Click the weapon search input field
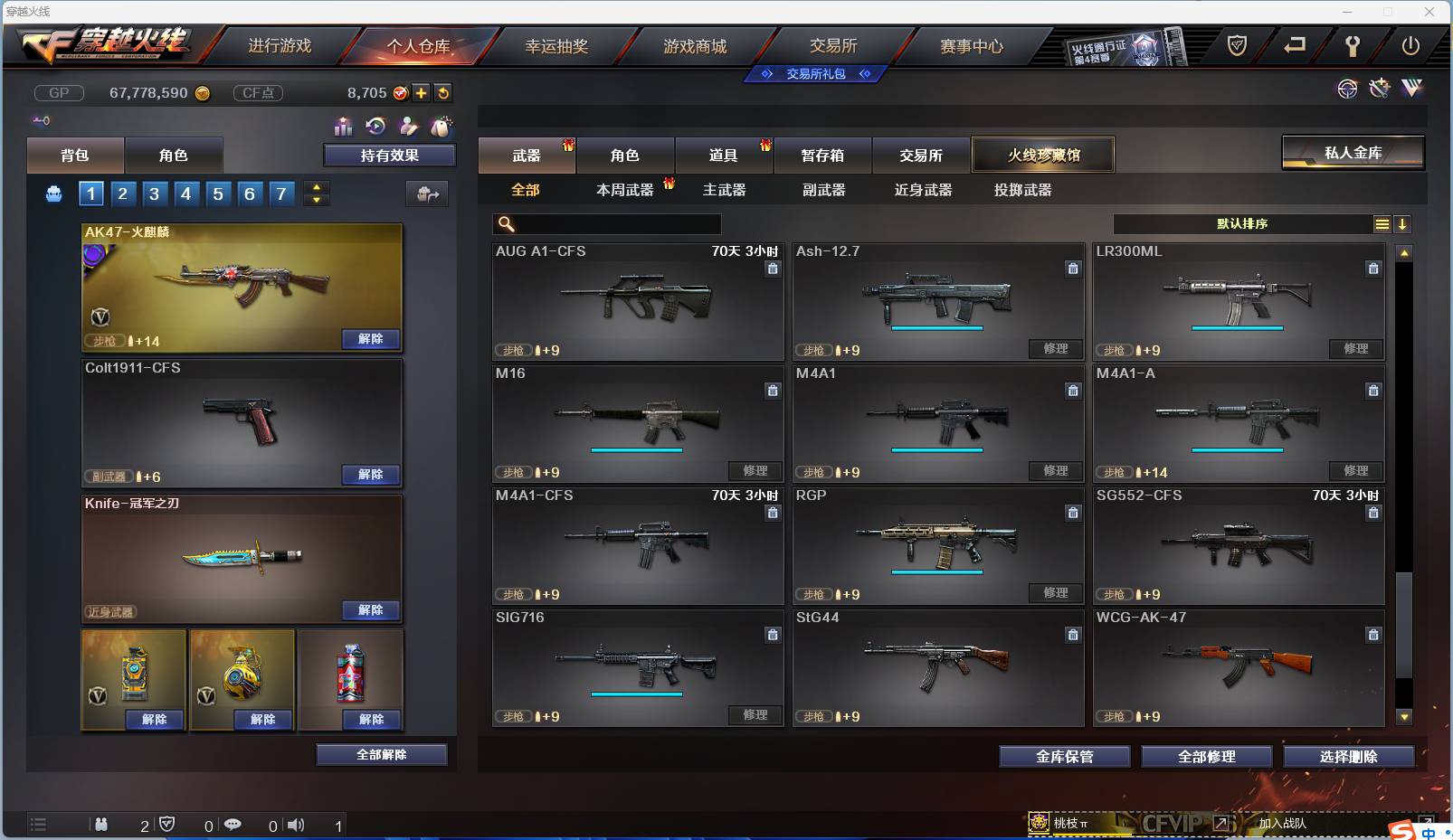The image size is (1453, 840). [x=608, y=223]
